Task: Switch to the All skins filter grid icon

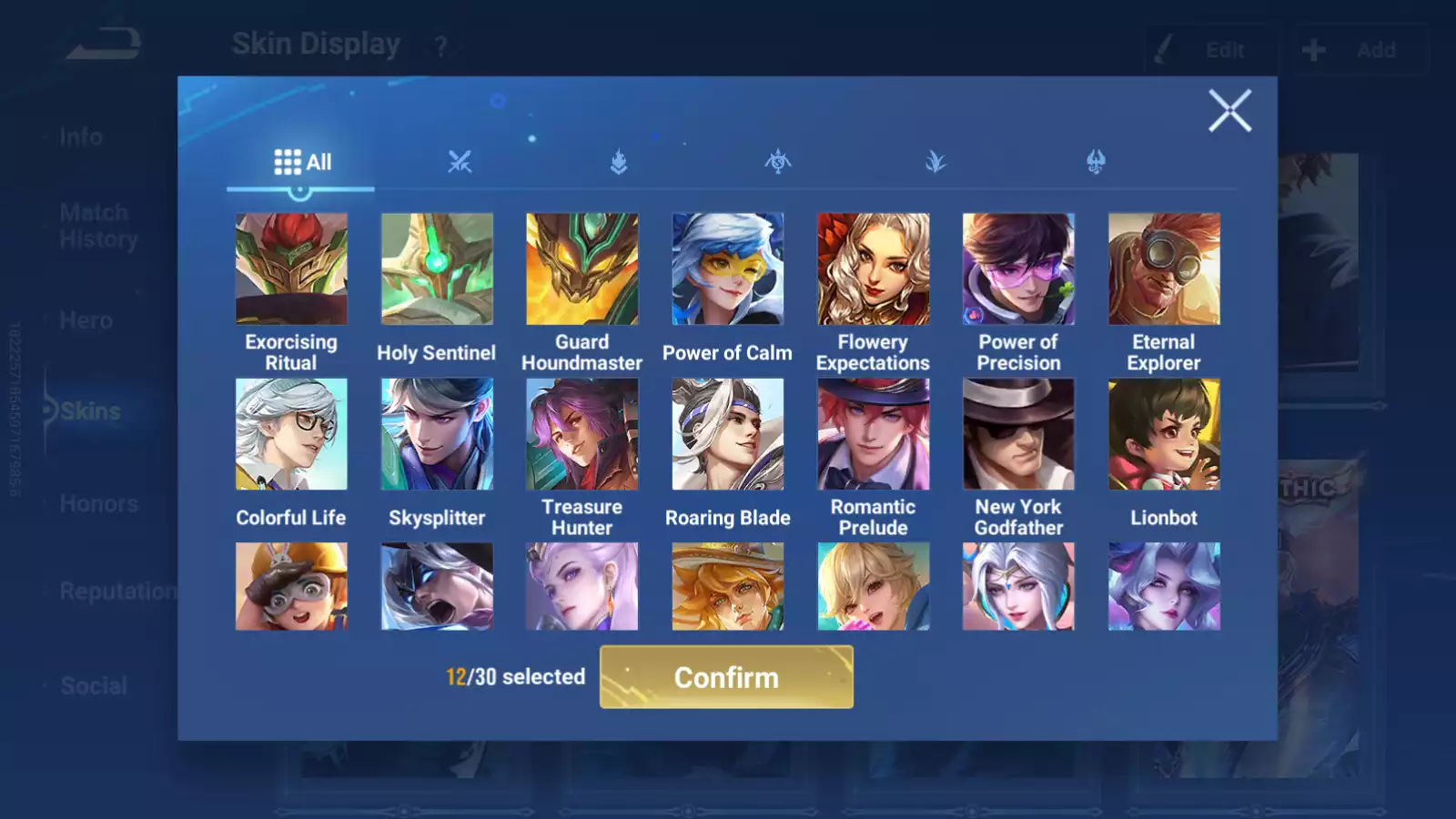Action: point(288,161)
